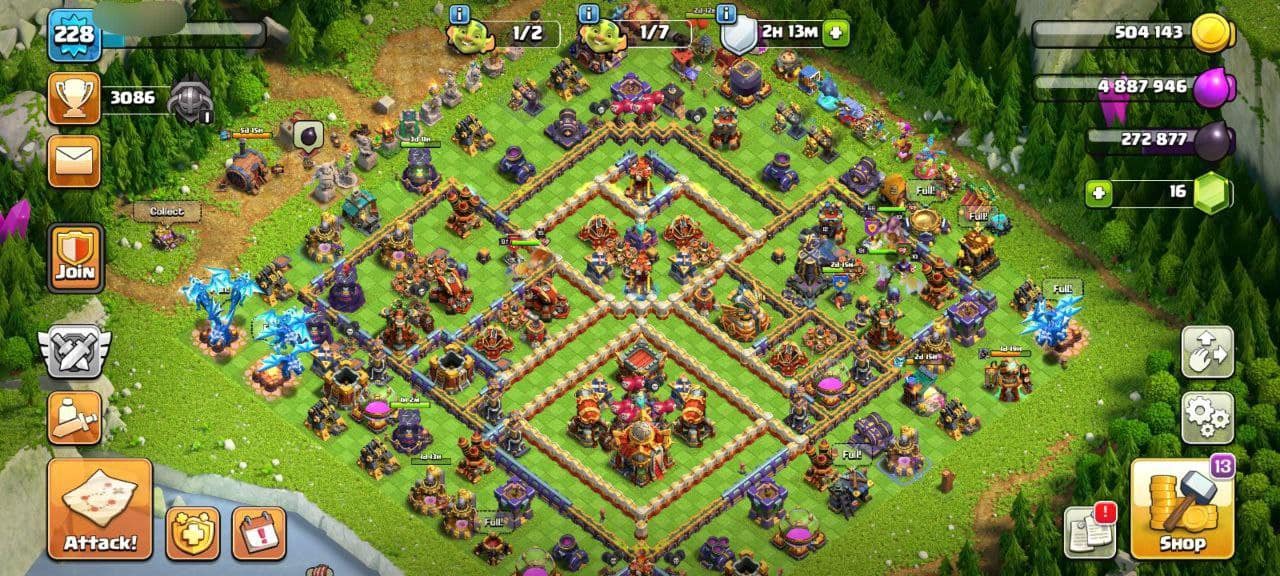Click the green plus beside the gems
Viewport: 1280px width, 576px height.
coord(1099,192)
